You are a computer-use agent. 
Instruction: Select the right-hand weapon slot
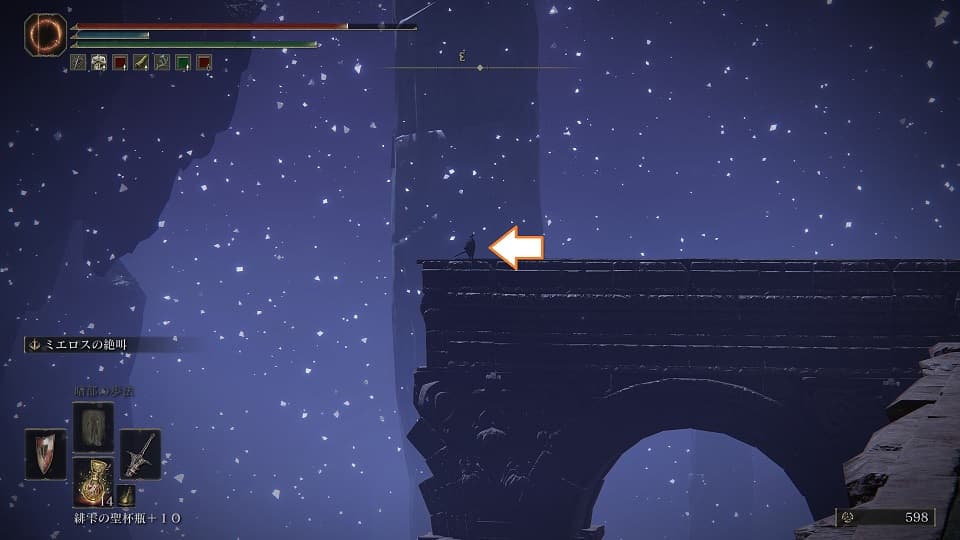click(140, 455)
